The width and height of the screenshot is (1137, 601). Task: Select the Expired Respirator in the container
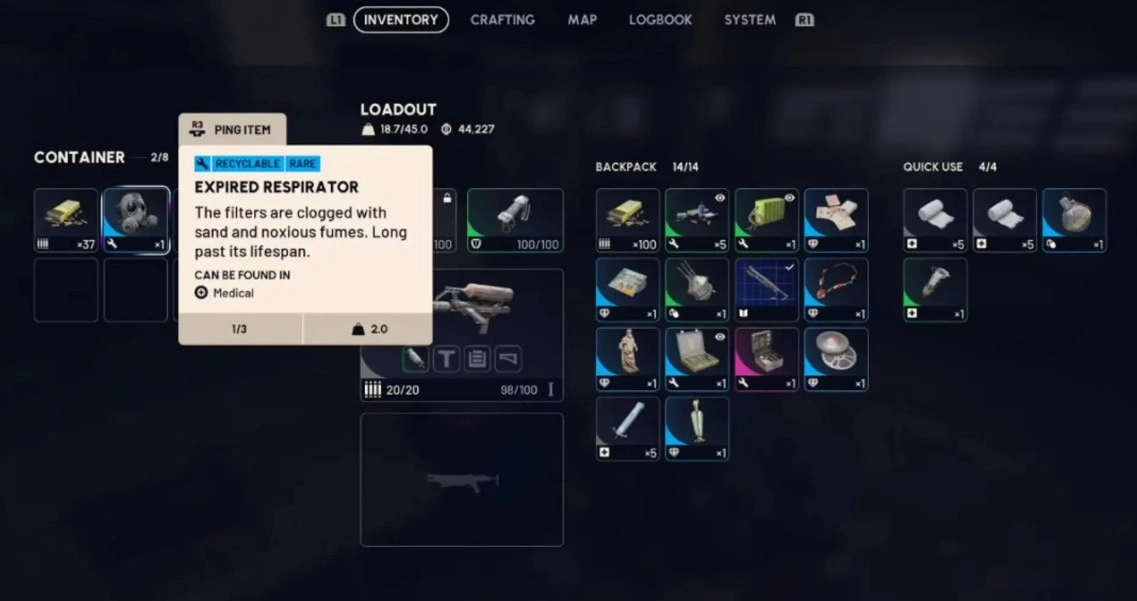[136, 220]
